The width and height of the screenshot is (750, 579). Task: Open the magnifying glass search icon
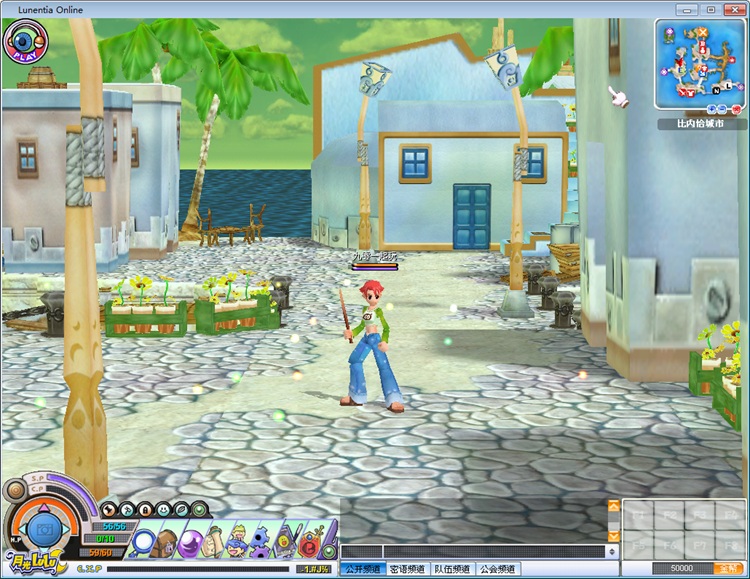143,543
